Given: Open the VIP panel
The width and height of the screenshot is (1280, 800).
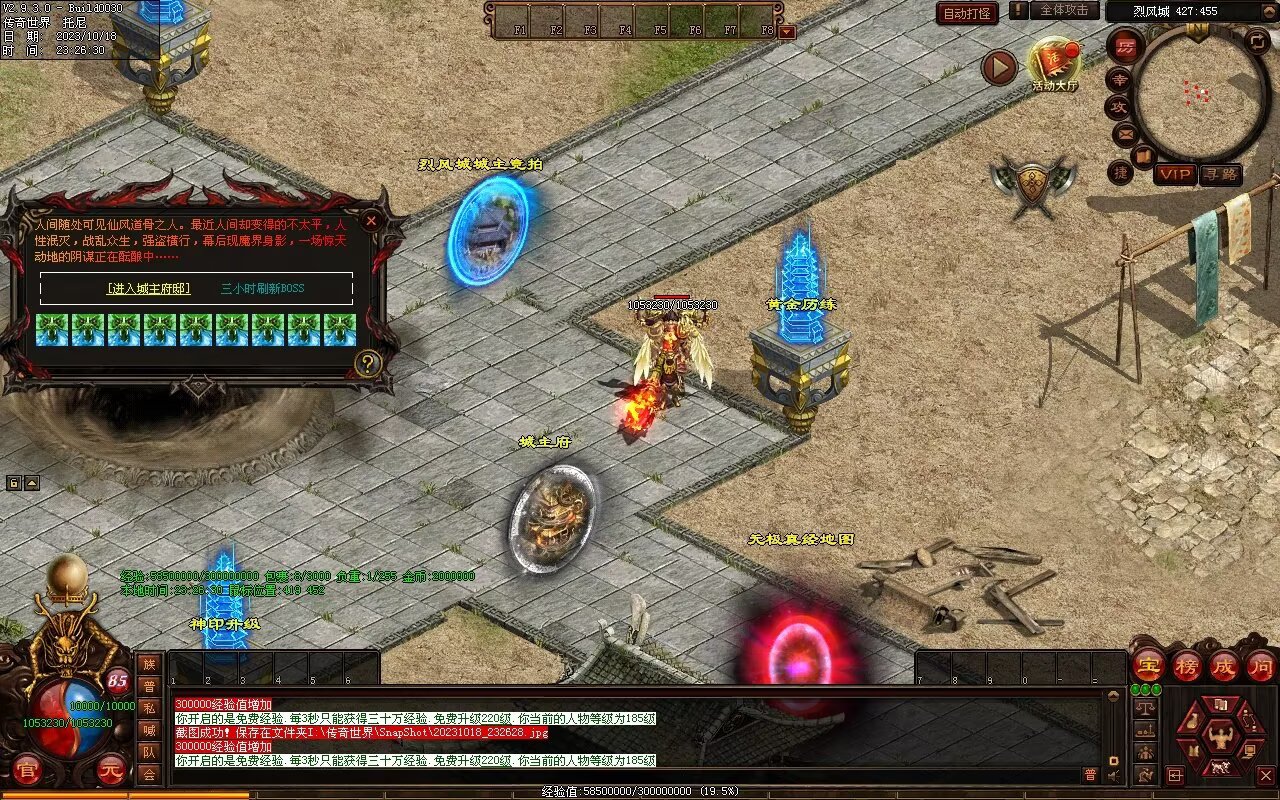Looking at the screenshot, I should [1175, 174].
